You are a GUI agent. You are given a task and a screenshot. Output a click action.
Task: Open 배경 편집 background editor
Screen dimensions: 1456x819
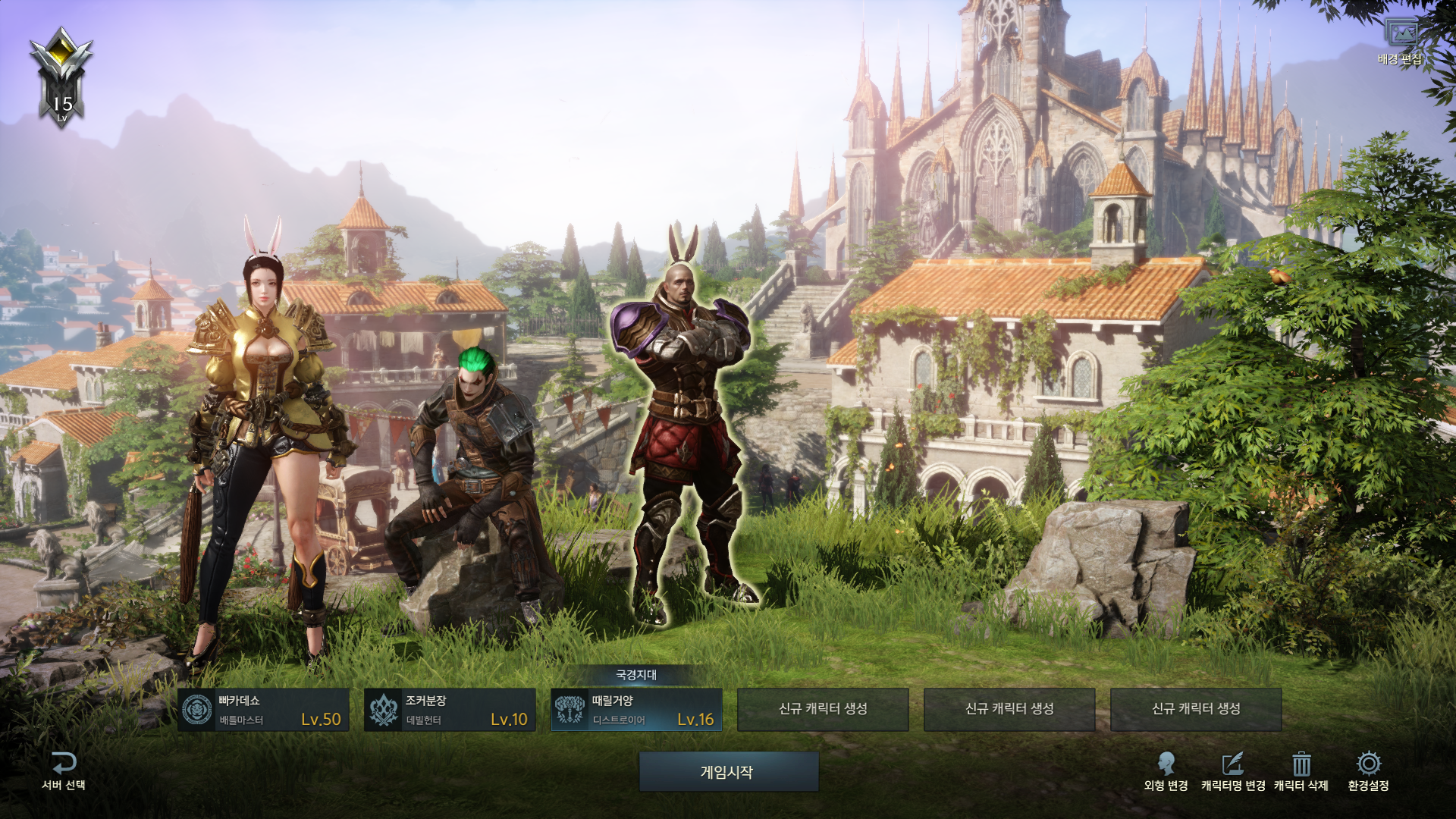(1400, 42)
